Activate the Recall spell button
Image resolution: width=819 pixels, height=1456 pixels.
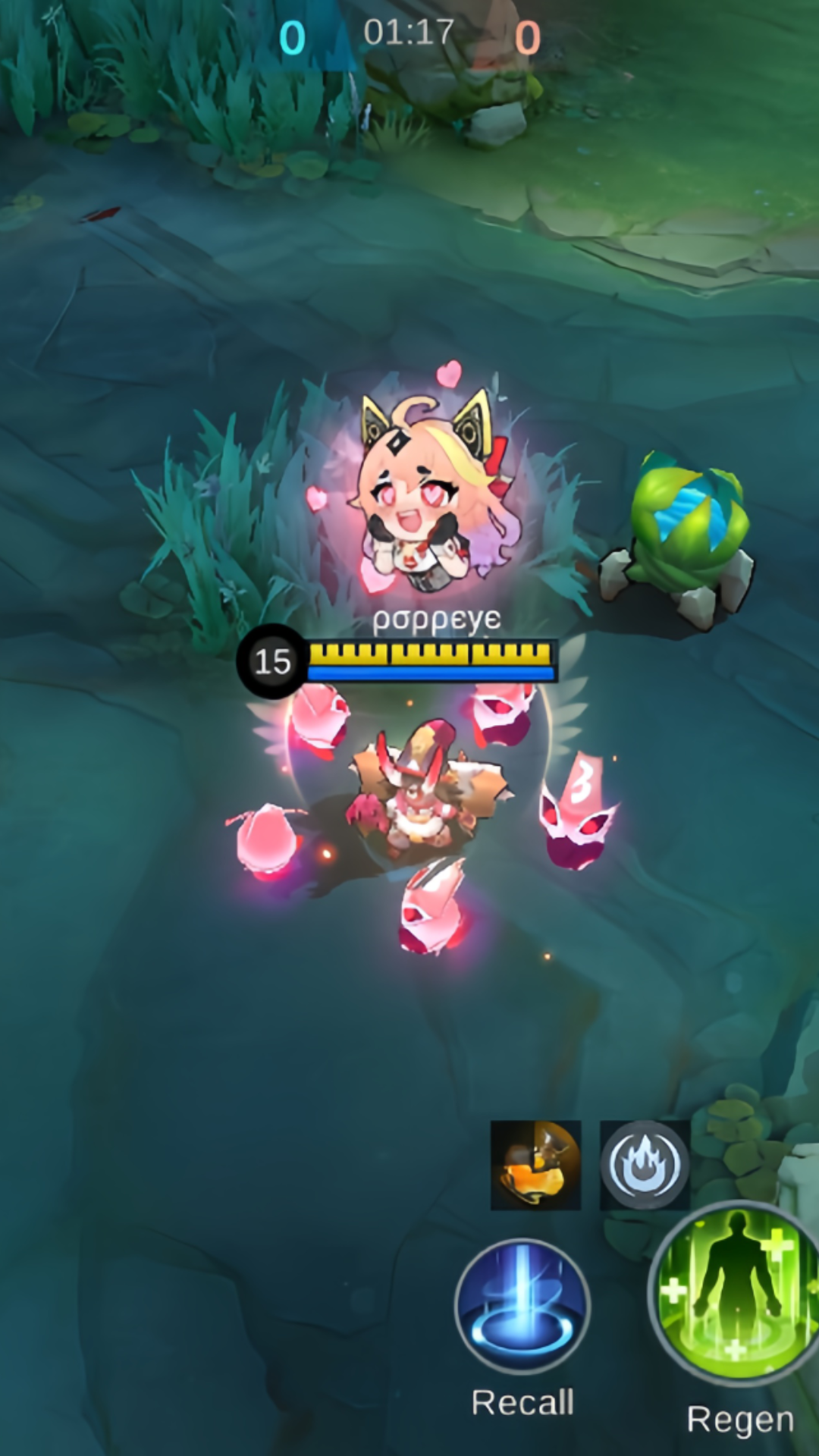522,1306
